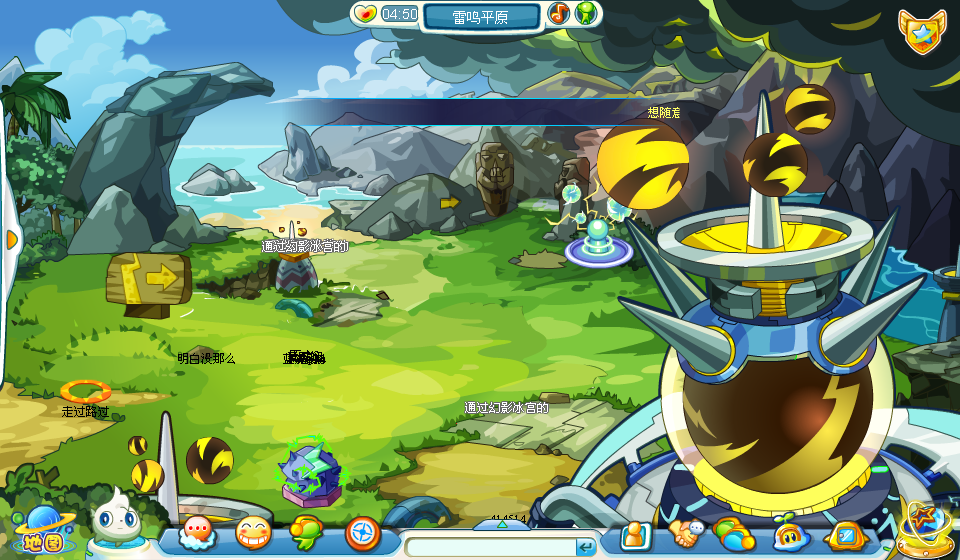Click the golden star trophy icon

[x=919, y=526]
